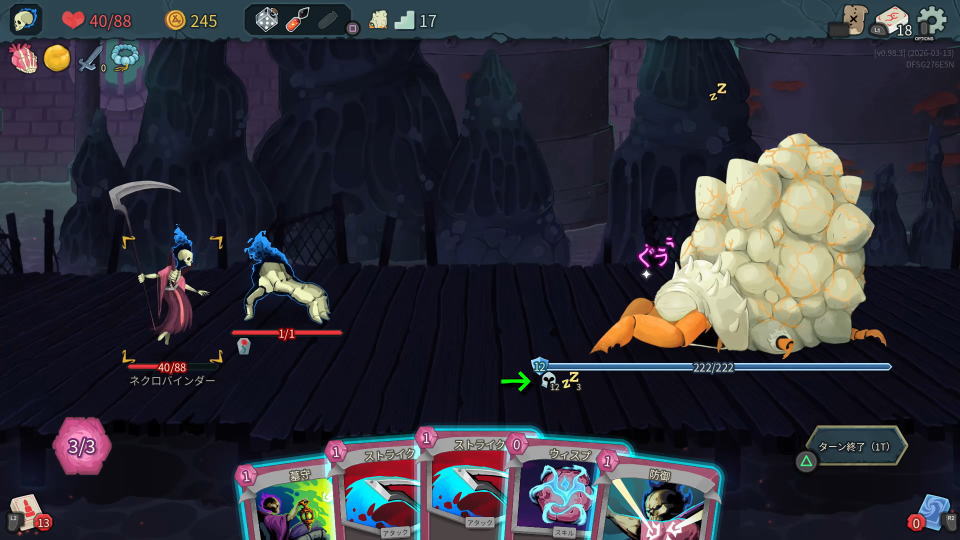The image size is (960, 540).
Task: Use the dice potion slot
Action: (x=267, y=20)
